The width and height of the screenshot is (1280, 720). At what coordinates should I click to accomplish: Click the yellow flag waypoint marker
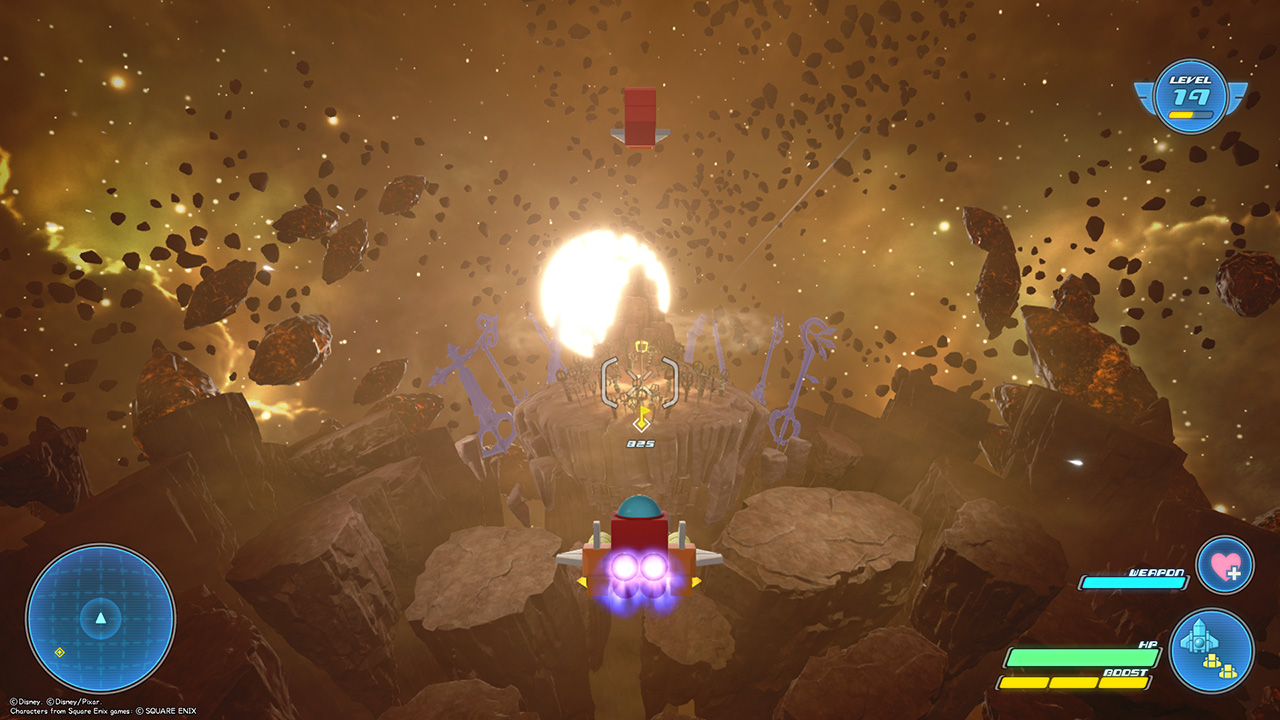coord(642,417)
